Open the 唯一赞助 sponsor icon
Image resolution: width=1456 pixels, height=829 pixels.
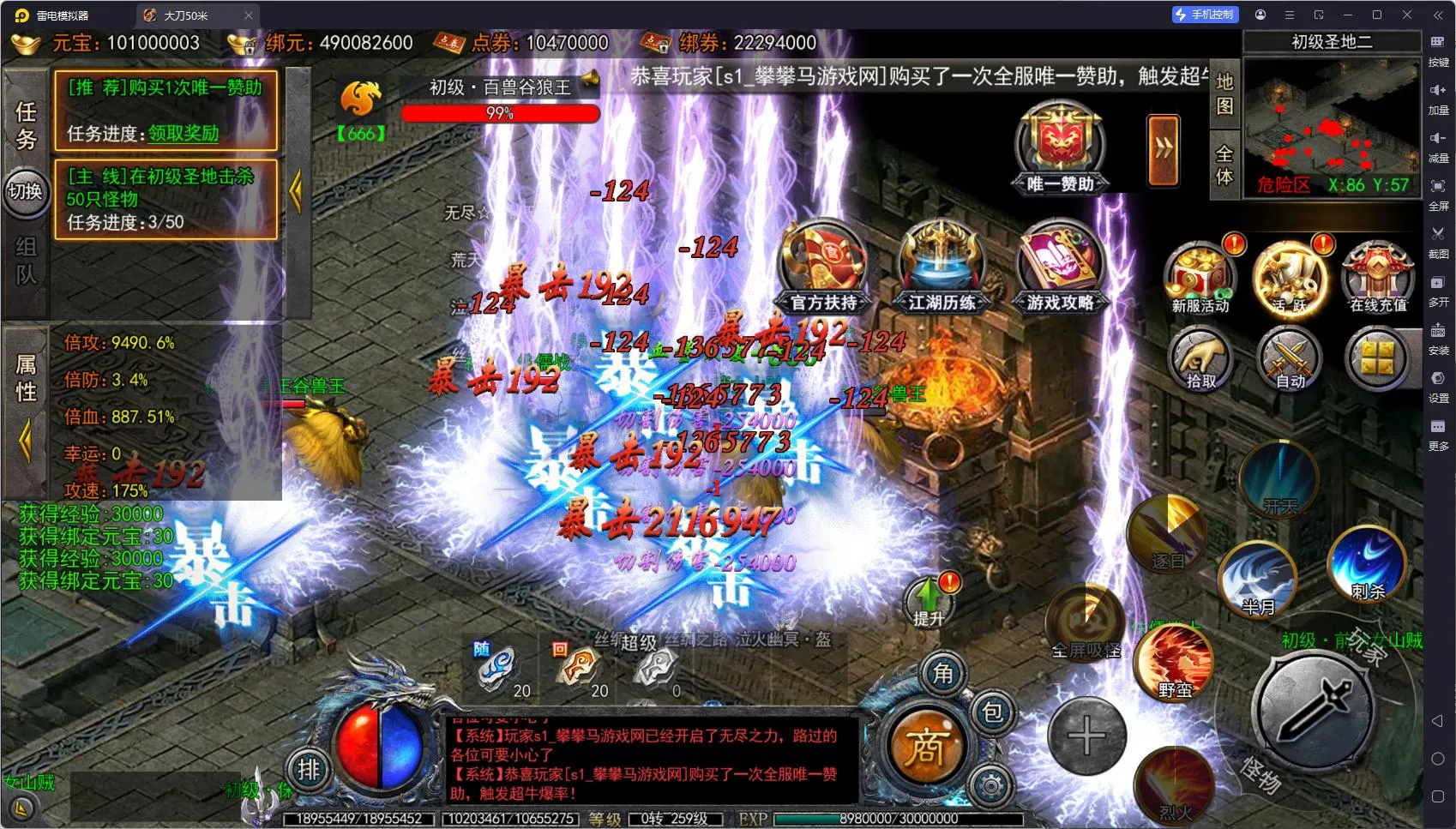tap(1061, 146)
